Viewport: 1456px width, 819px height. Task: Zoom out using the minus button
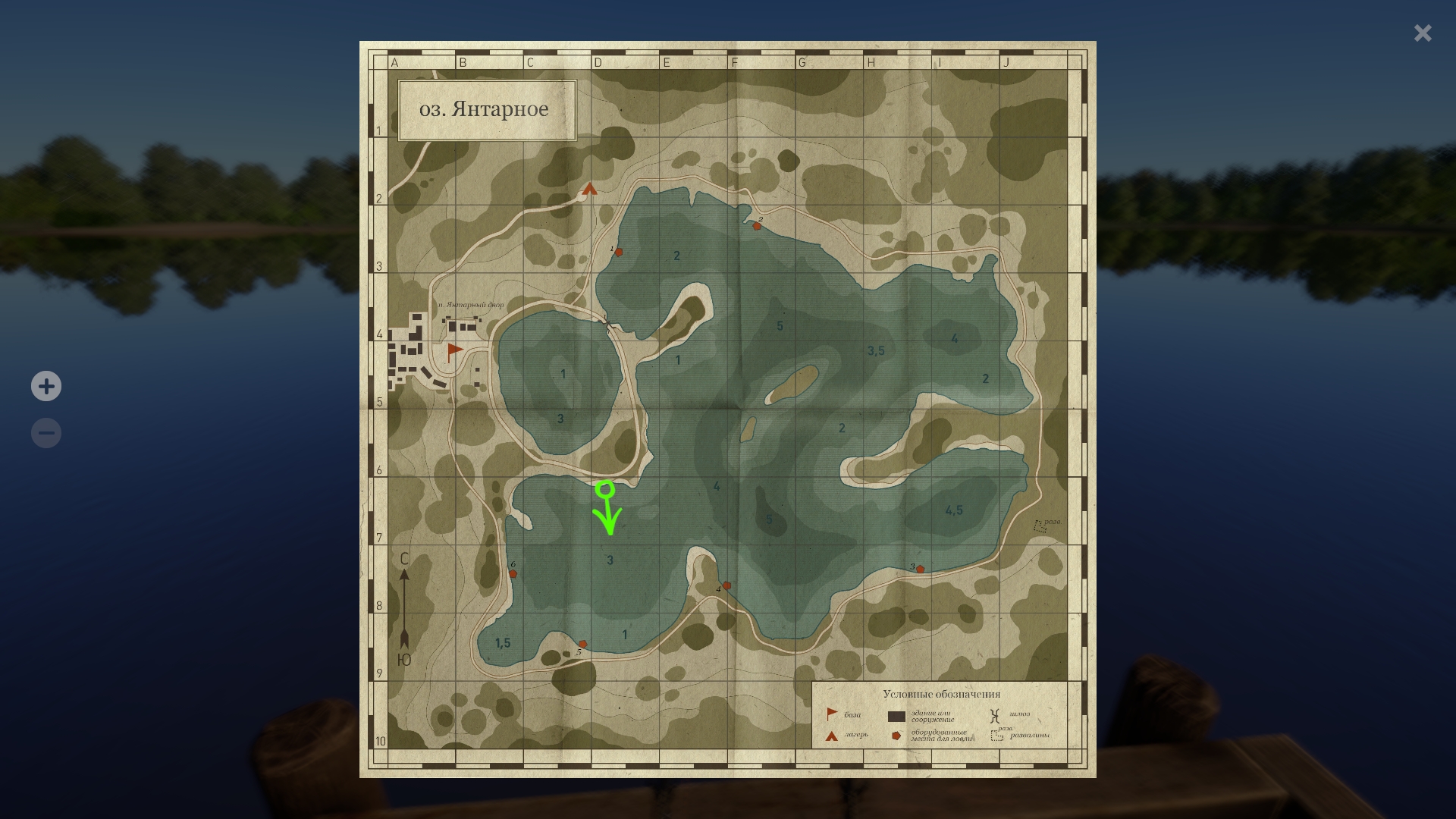tap(46, 432)
